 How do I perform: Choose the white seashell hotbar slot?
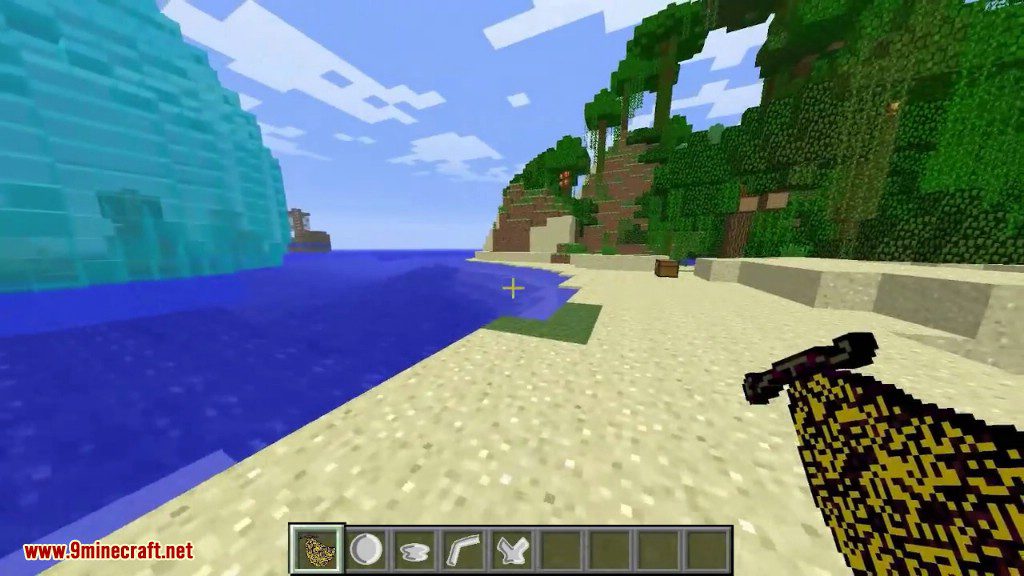(414, 549)
